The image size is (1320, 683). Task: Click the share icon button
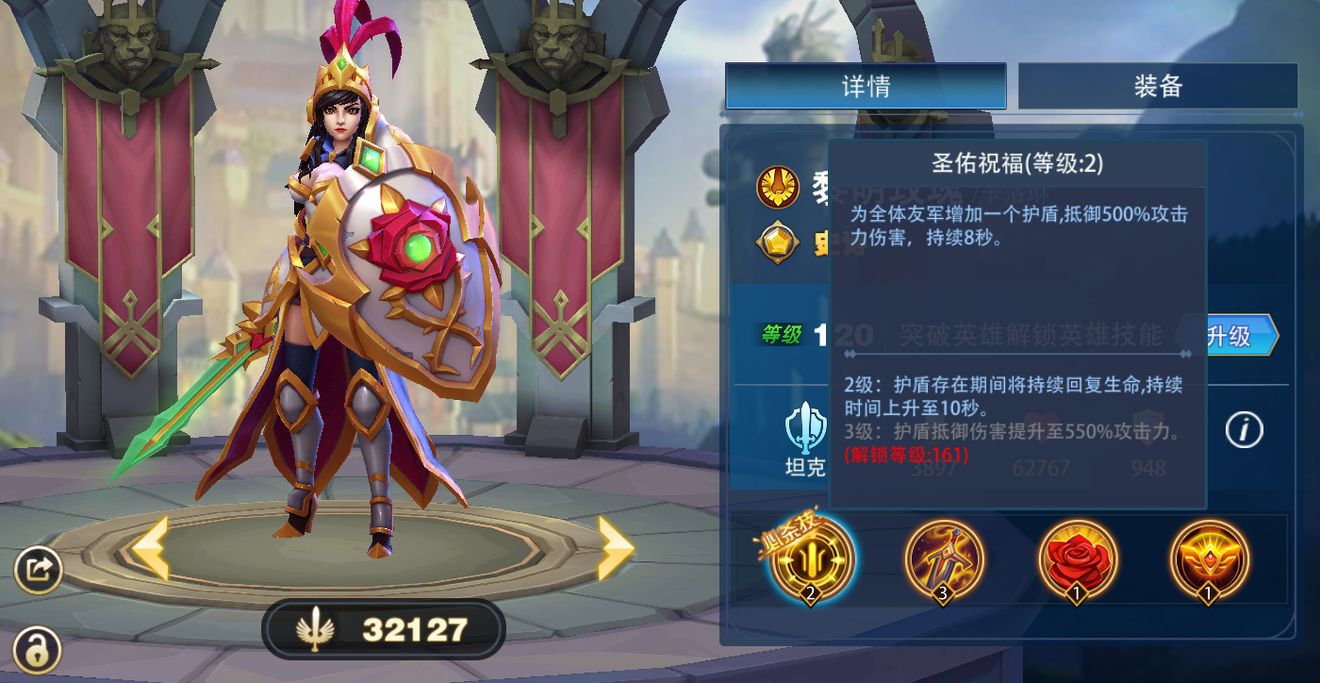39,570
